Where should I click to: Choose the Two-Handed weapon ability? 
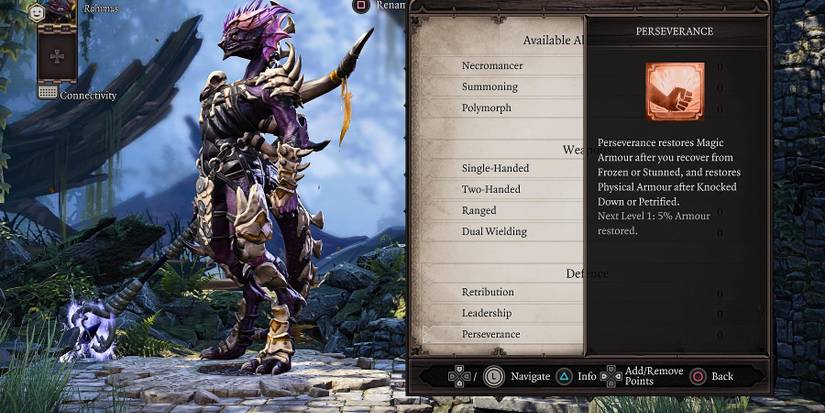(490, 189)
